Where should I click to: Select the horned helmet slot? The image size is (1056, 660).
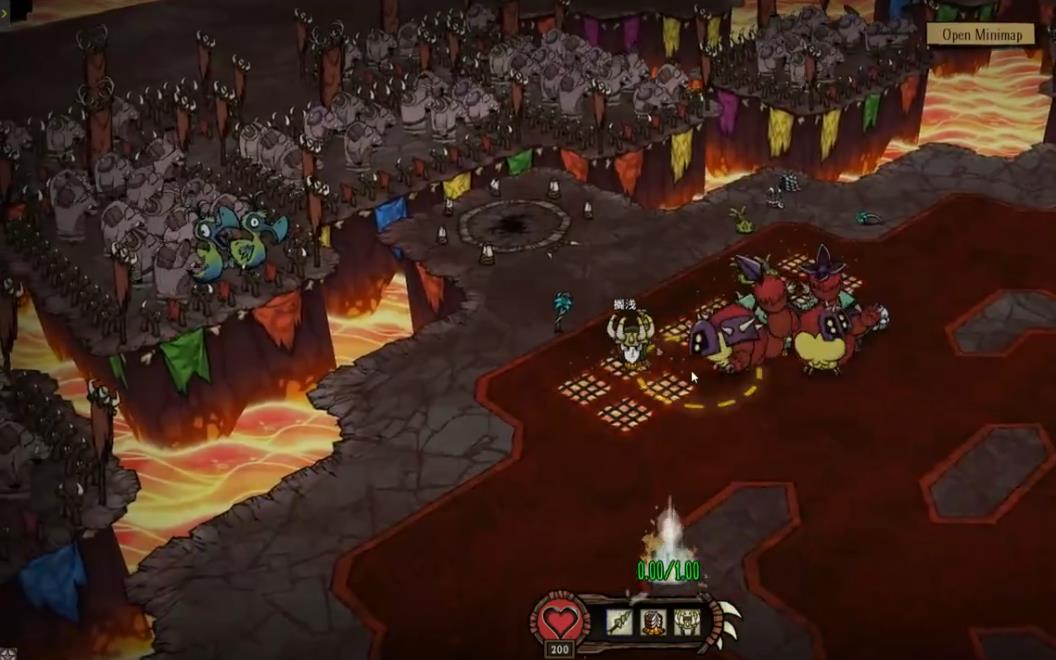pos(686,623)
